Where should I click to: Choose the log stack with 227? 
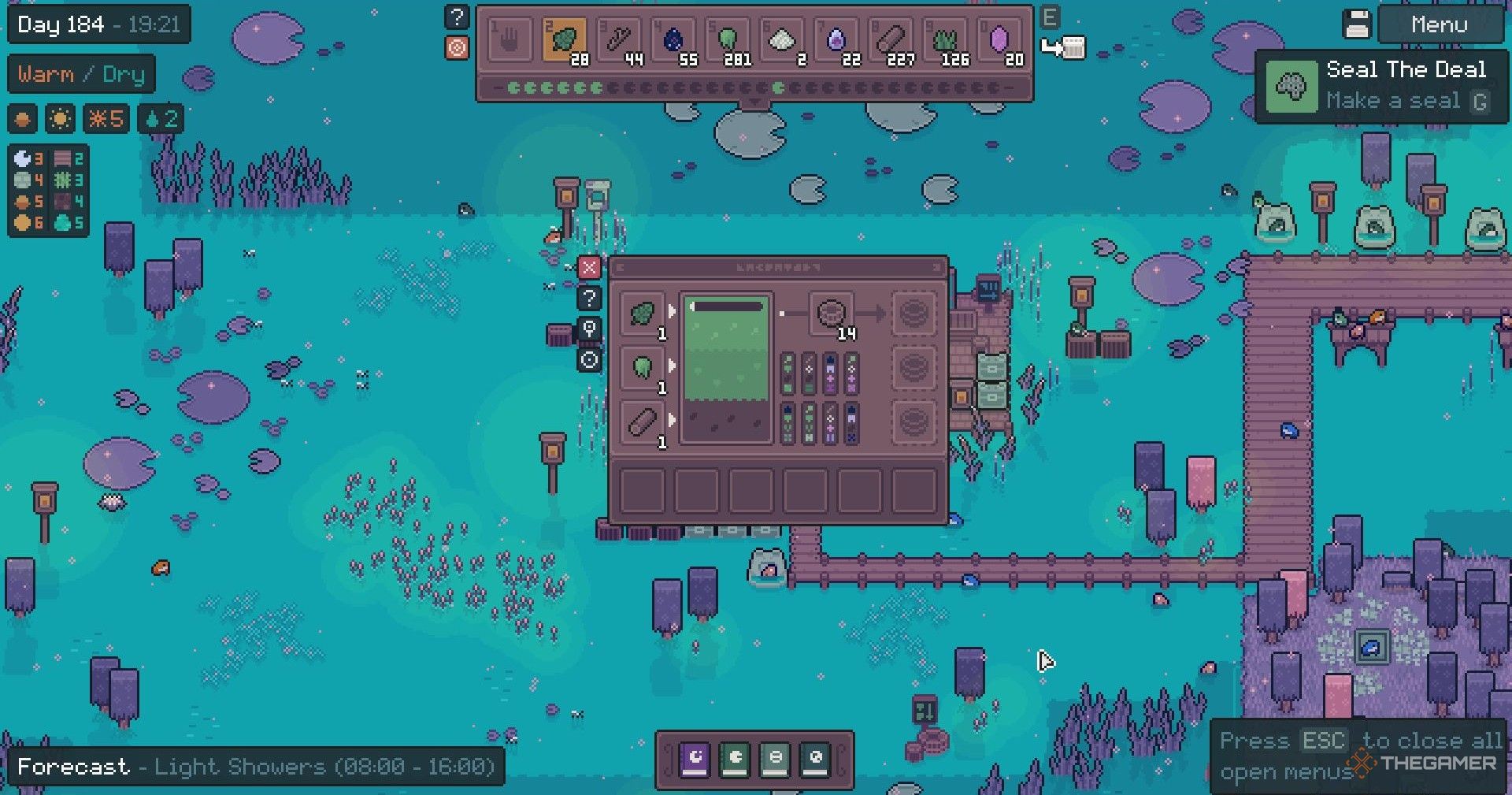(892, 40)
